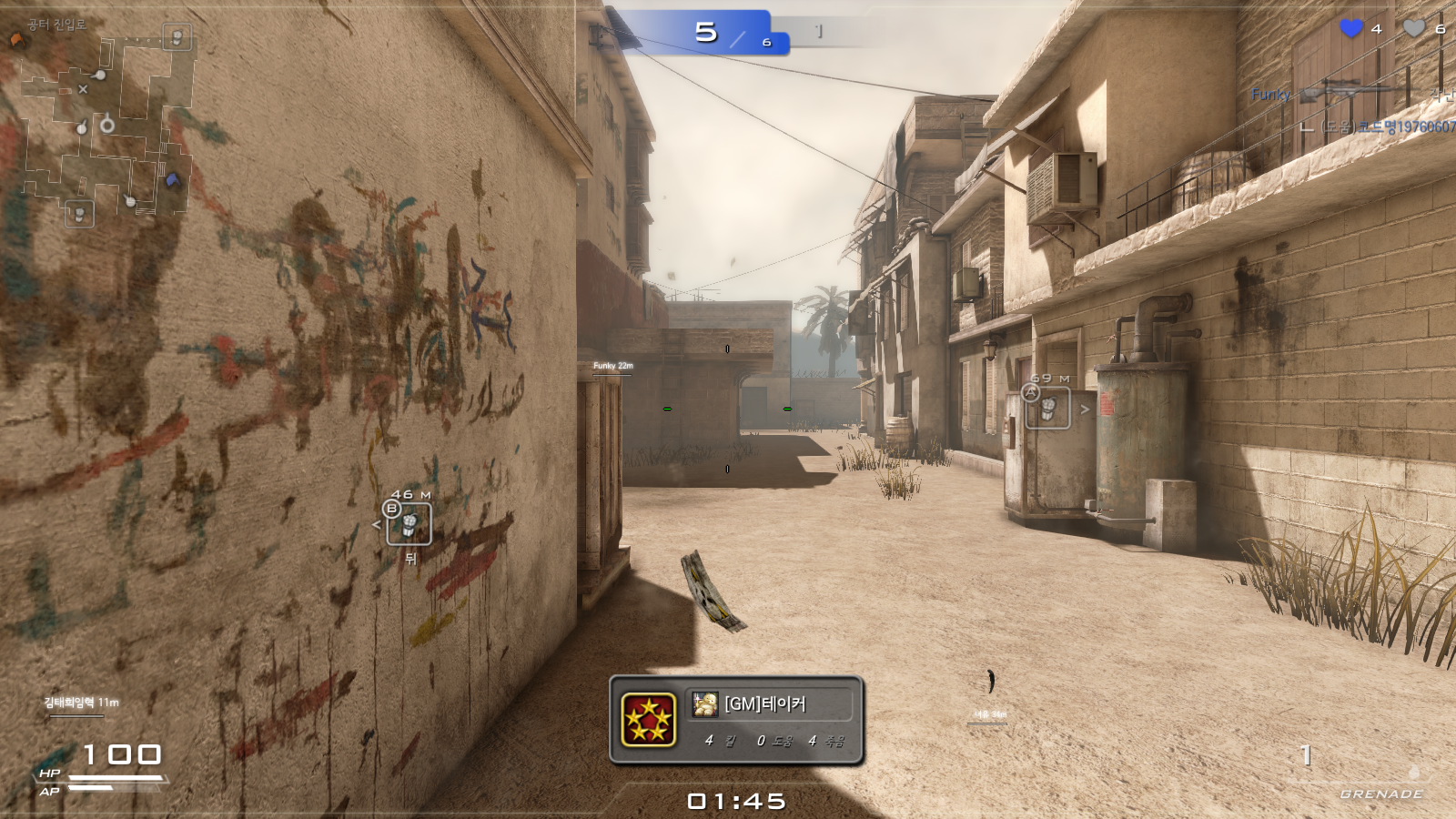Click the blue heart team icon
The height and width of the screenshot is (819, 1456).
[x=1351, y=29]
